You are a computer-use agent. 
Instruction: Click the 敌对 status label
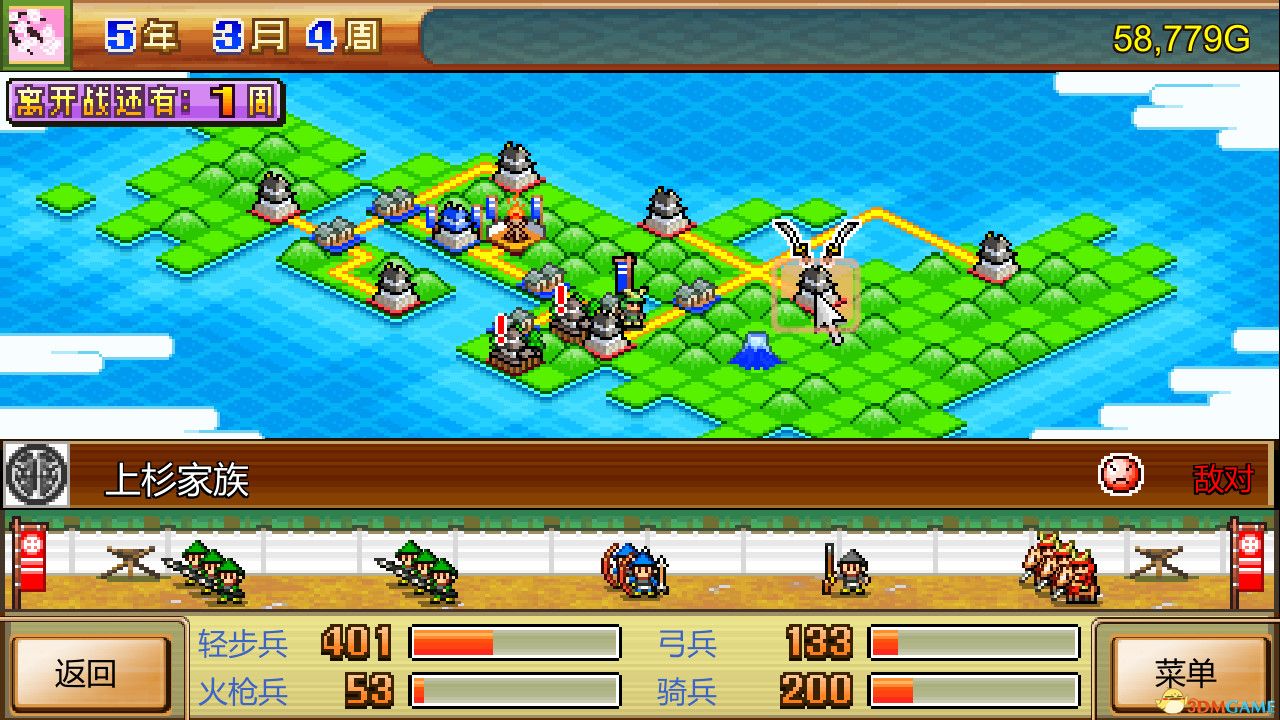(x=1222, y=476)
